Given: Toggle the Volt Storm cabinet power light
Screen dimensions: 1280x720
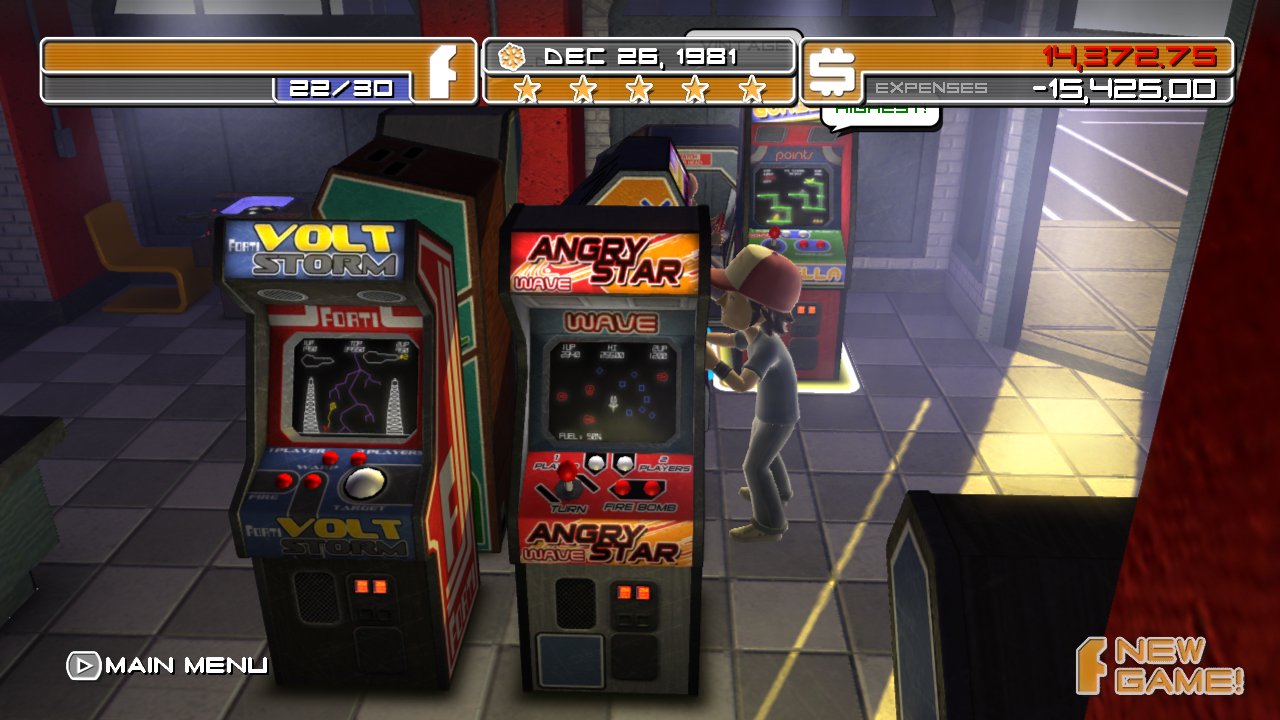Looking at the screenshot, I should [x=372, y=587].
